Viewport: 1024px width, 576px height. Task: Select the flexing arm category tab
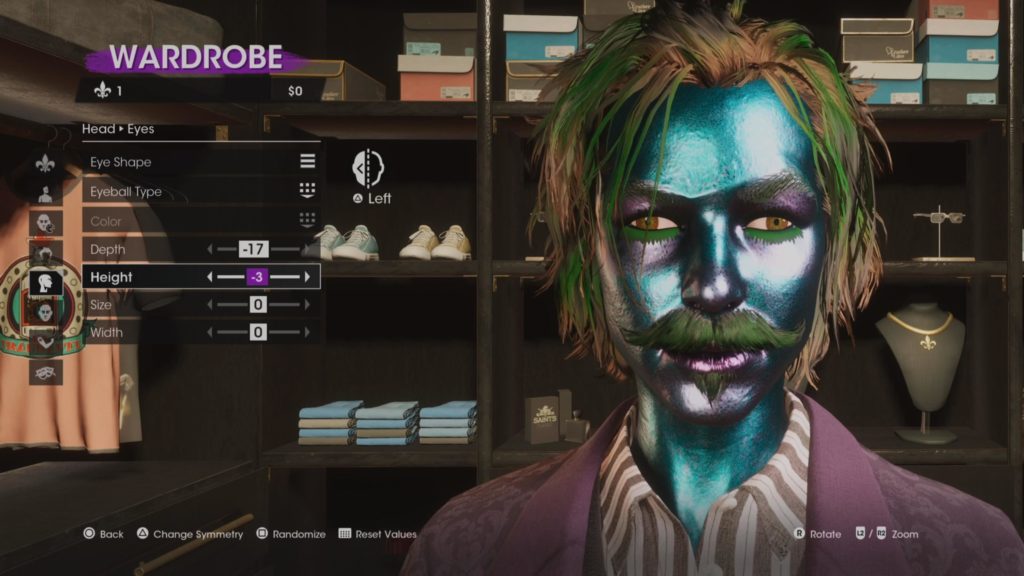tap(45, 342)
